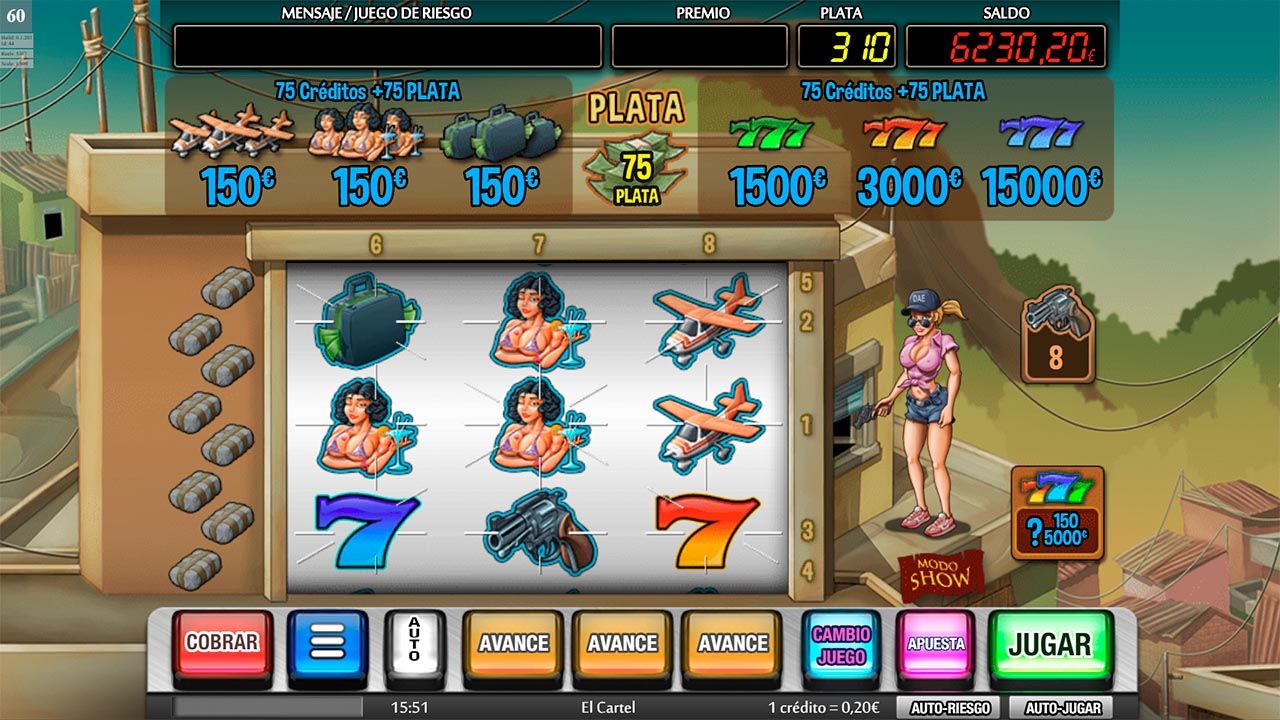Spin the reels with the JUGAR button

1049,644
